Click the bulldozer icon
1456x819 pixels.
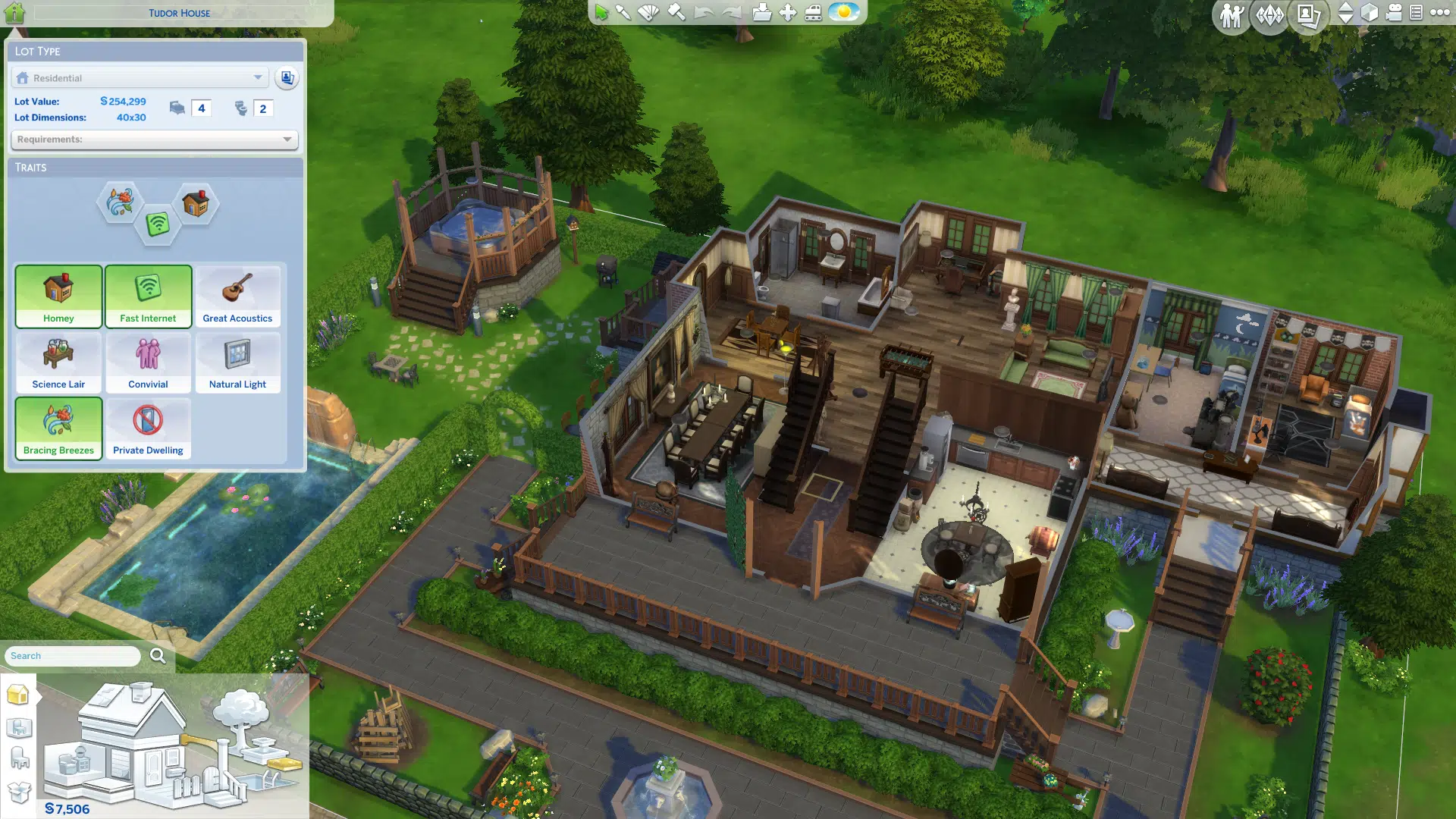coord(813,12)
